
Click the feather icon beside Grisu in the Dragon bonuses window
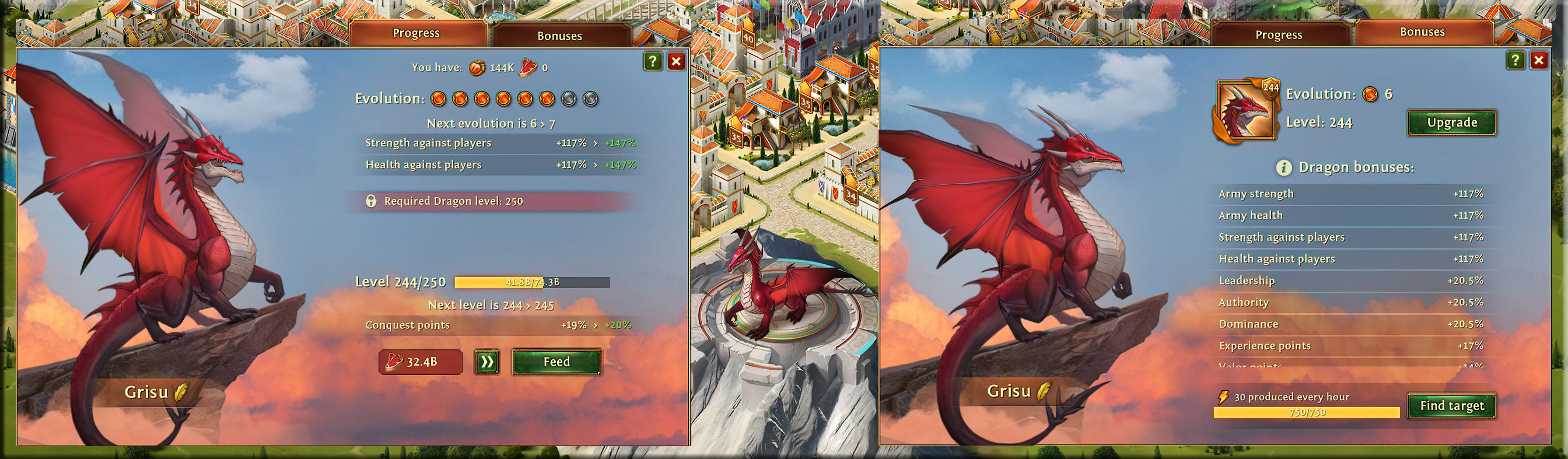(1044, 391)
